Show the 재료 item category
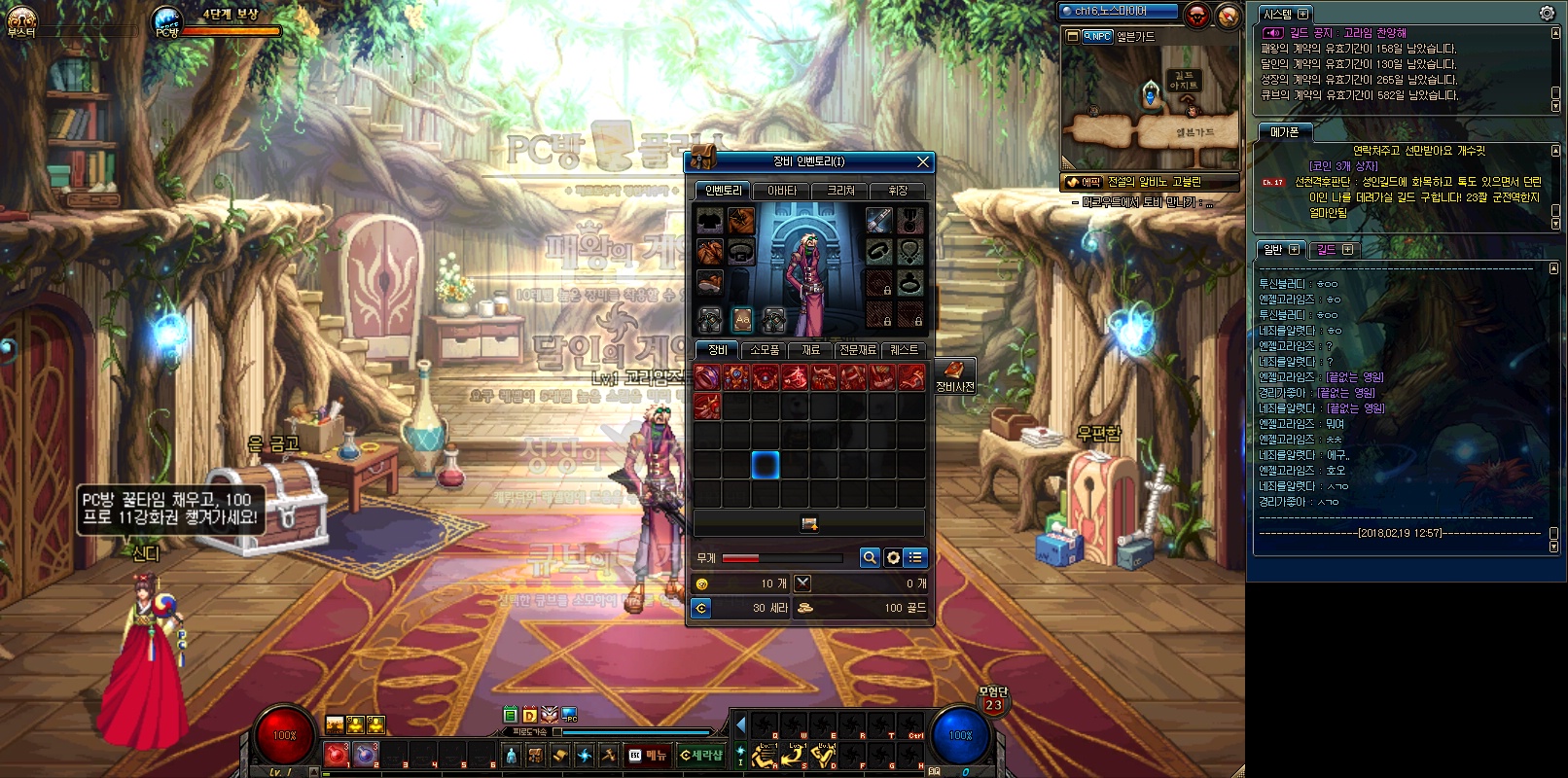Viewport: 1568px width, 778px height. coord(810,350)
